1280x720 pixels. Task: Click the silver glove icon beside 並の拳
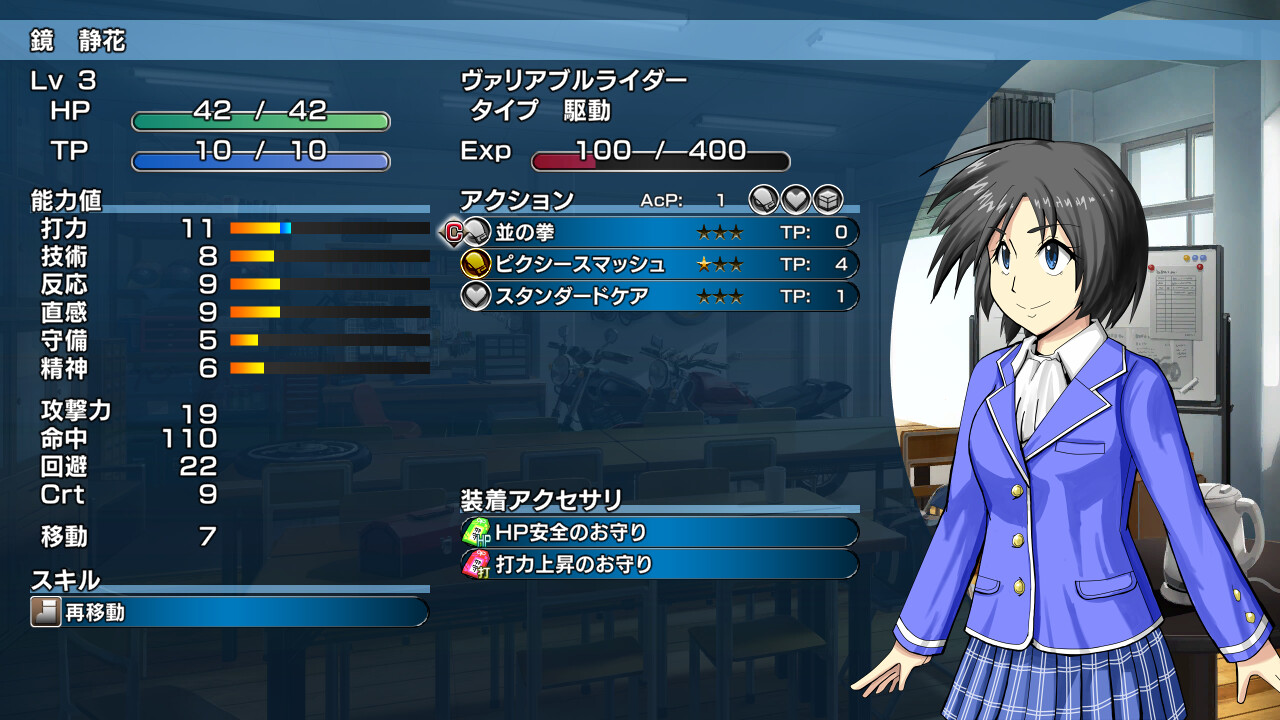pyautogui.click(x=477, y=231)
